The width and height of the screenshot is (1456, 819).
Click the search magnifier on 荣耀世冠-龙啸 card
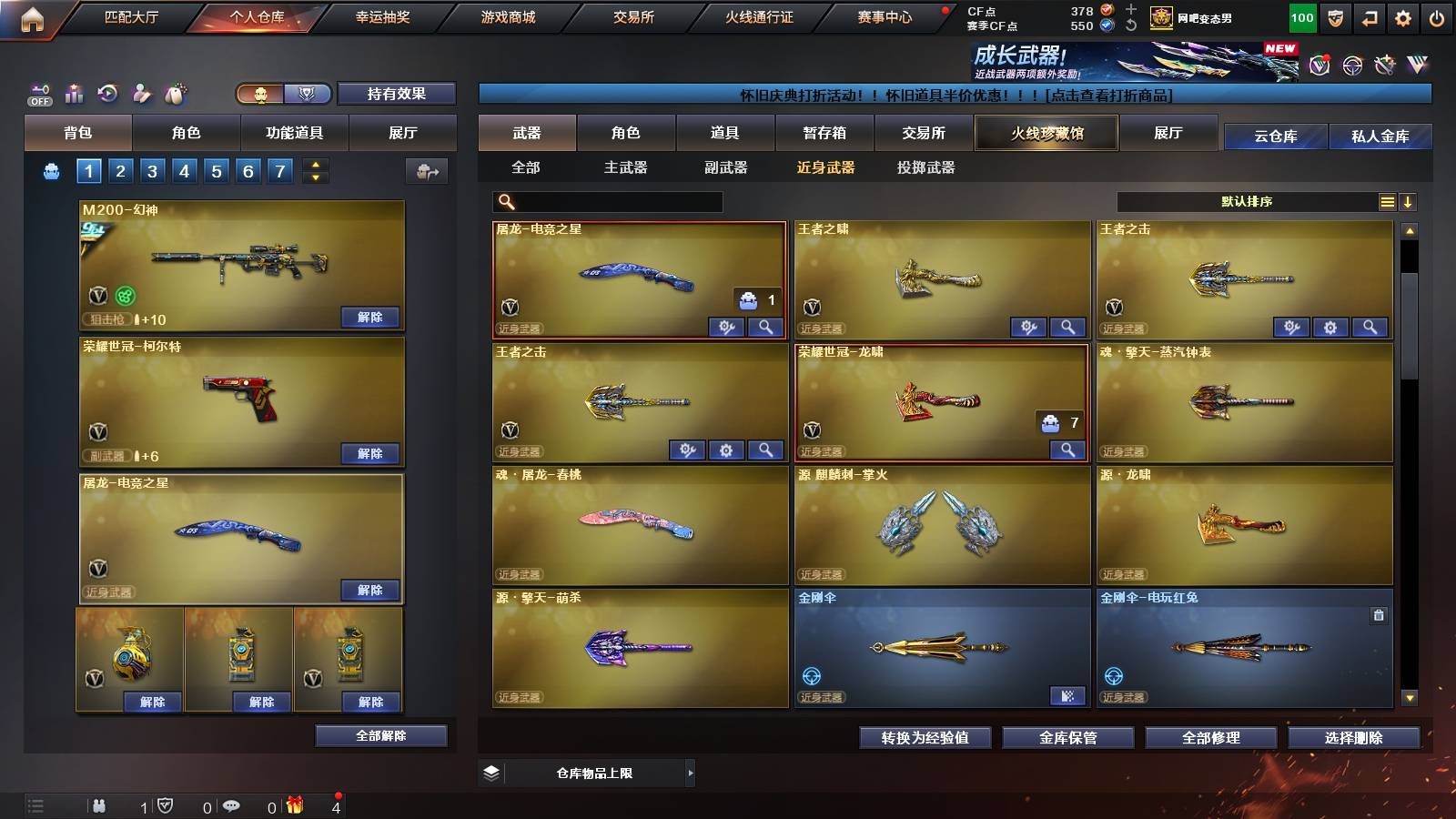[x=1067, y=449]
